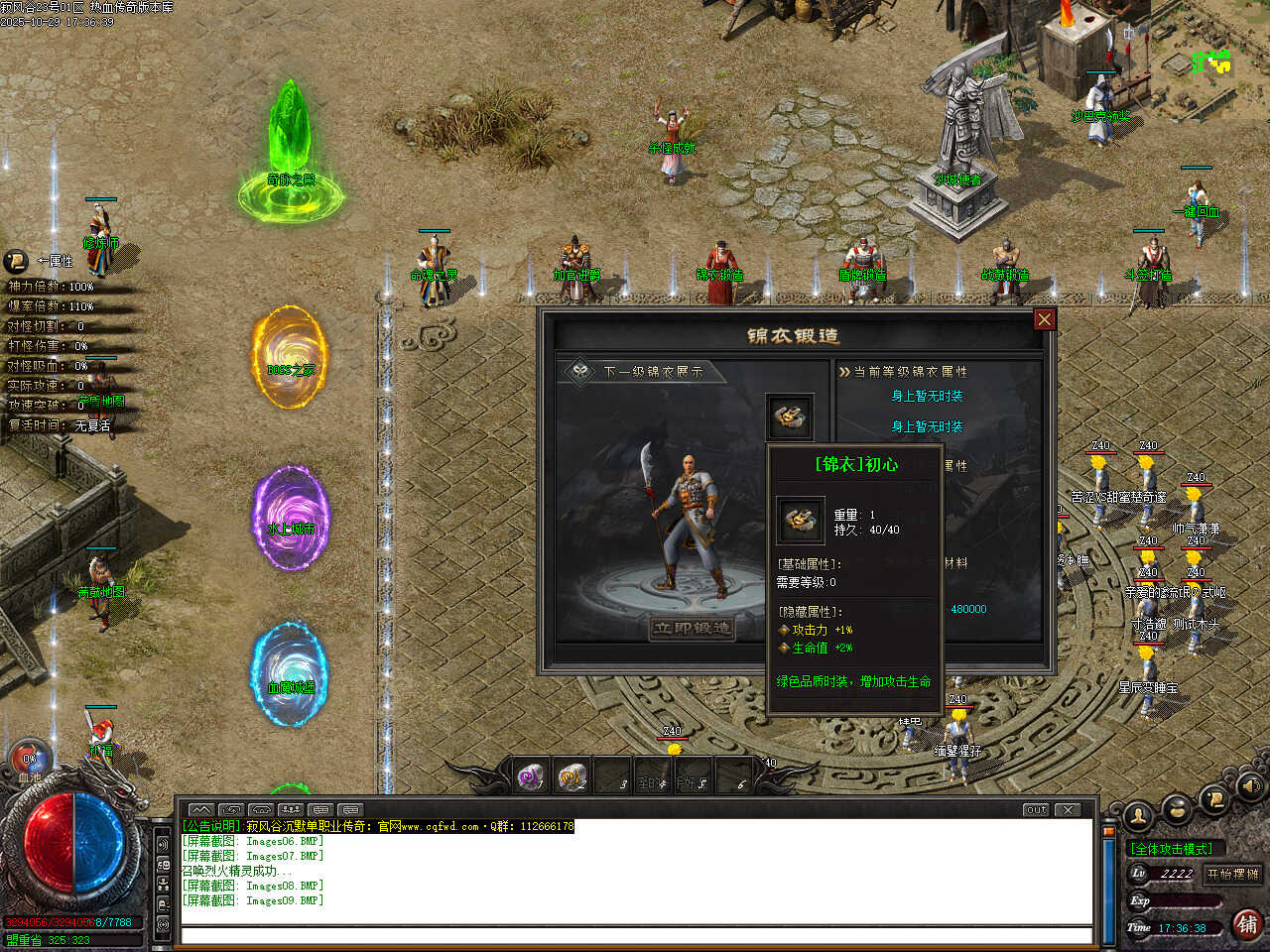
Task: Click the chat text input field
Action: (635, 935)
